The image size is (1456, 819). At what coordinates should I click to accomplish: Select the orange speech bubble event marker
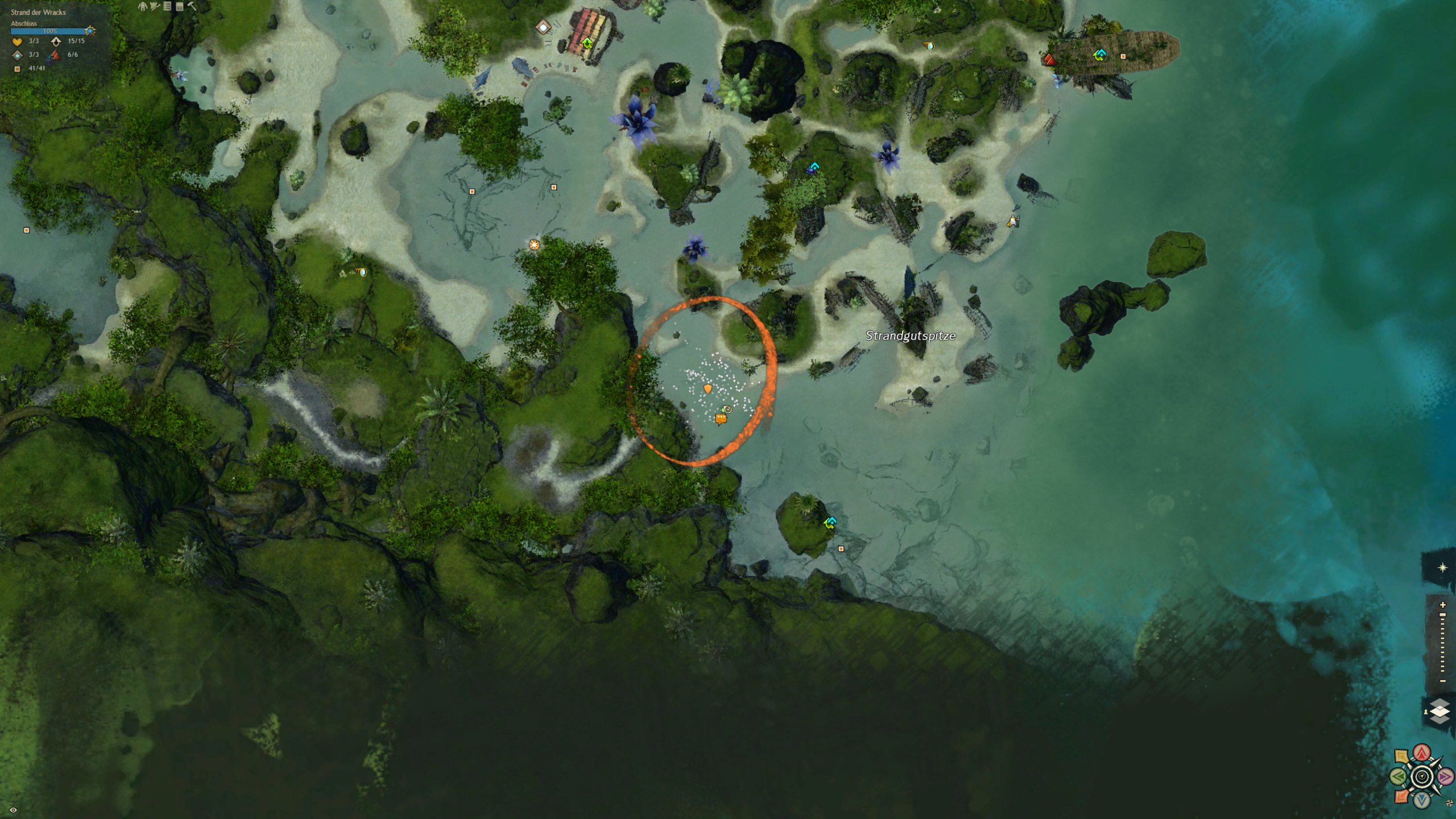(721, 419)
